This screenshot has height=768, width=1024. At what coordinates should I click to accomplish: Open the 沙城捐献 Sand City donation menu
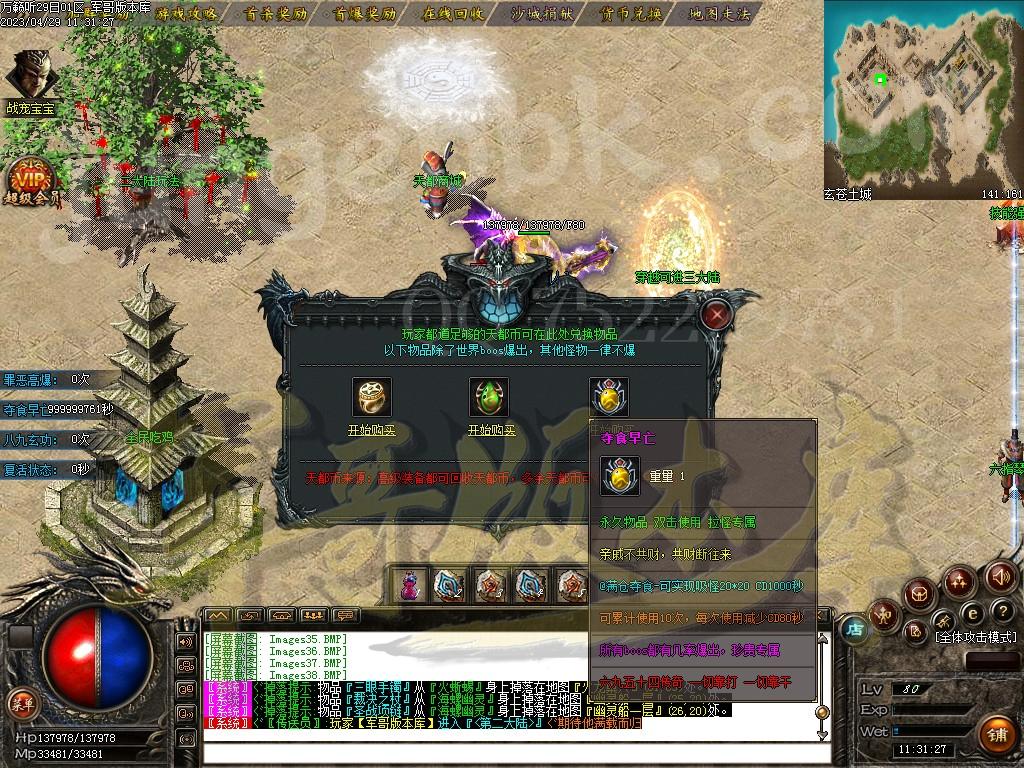click(542, 14)
